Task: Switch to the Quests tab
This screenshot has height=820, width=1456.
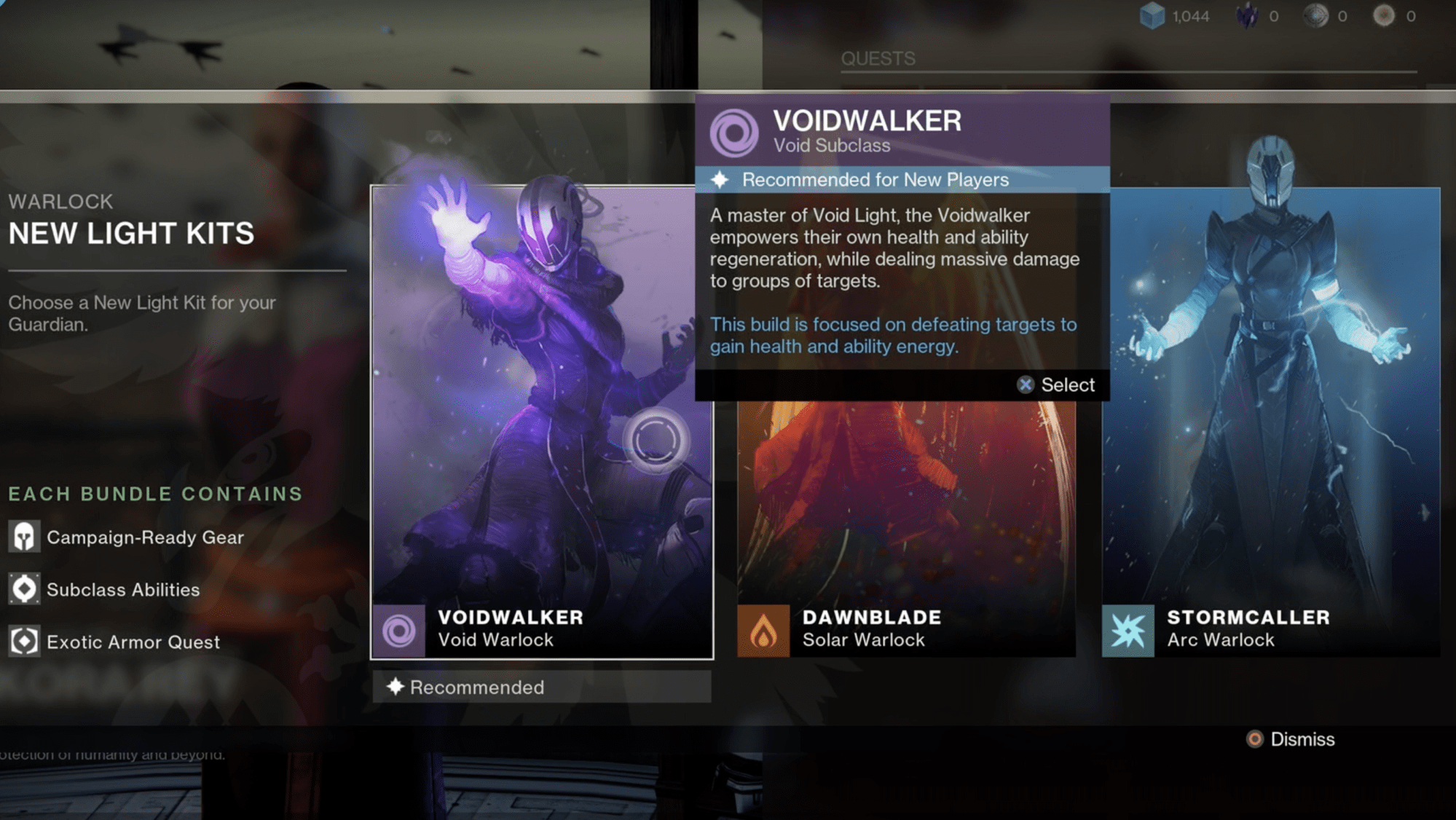Action: coord(878,58)
